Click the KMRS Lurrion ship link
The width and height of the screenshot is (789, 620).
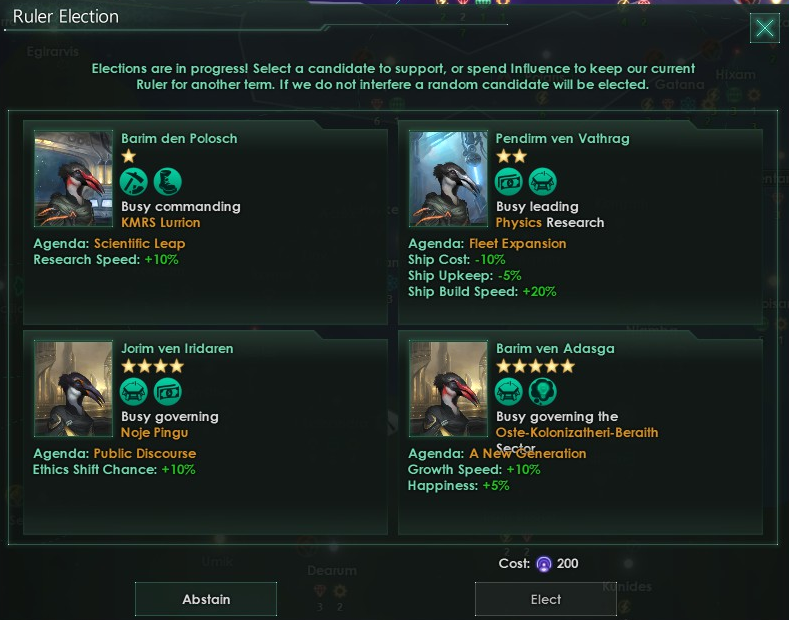[x=161, y=222]
